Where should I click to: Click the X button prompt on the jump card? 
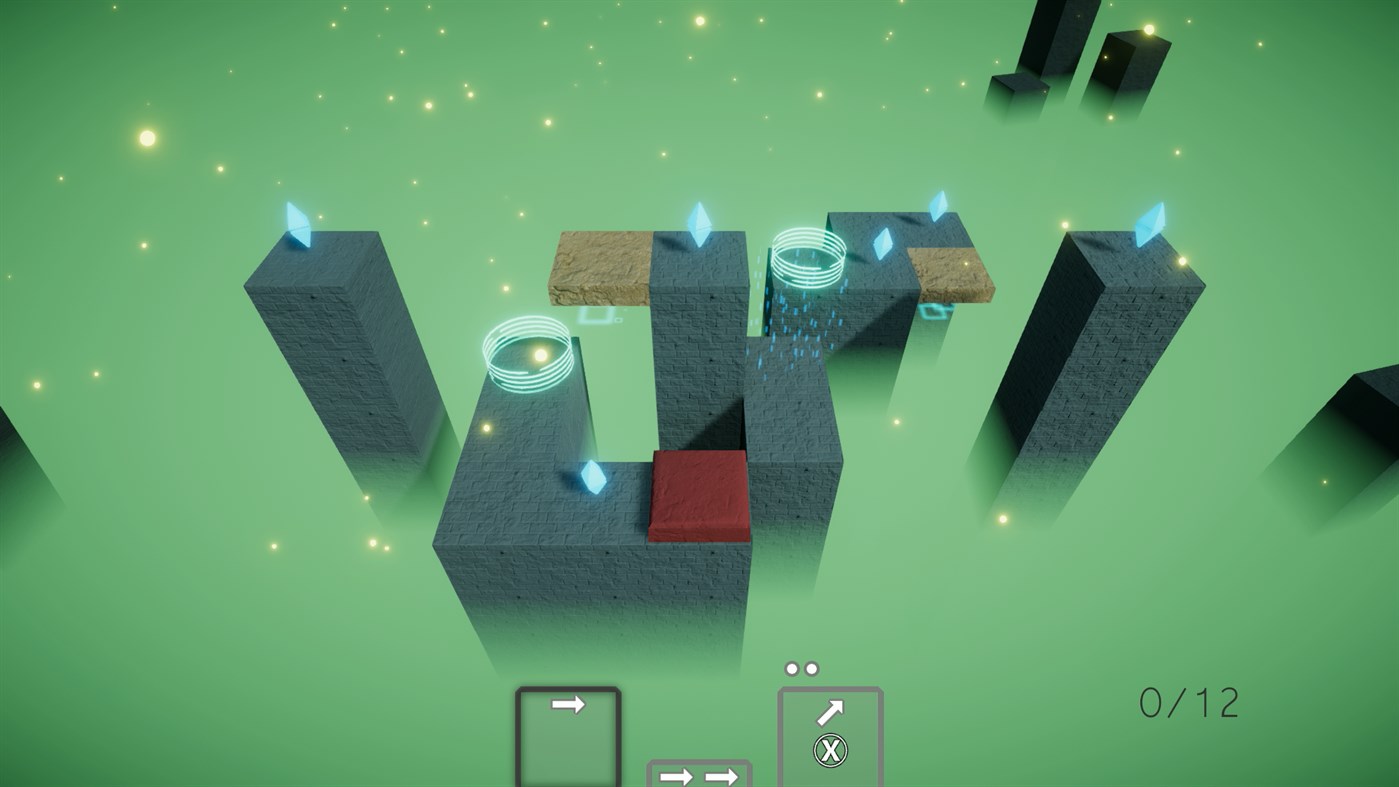tap(829, 749)
